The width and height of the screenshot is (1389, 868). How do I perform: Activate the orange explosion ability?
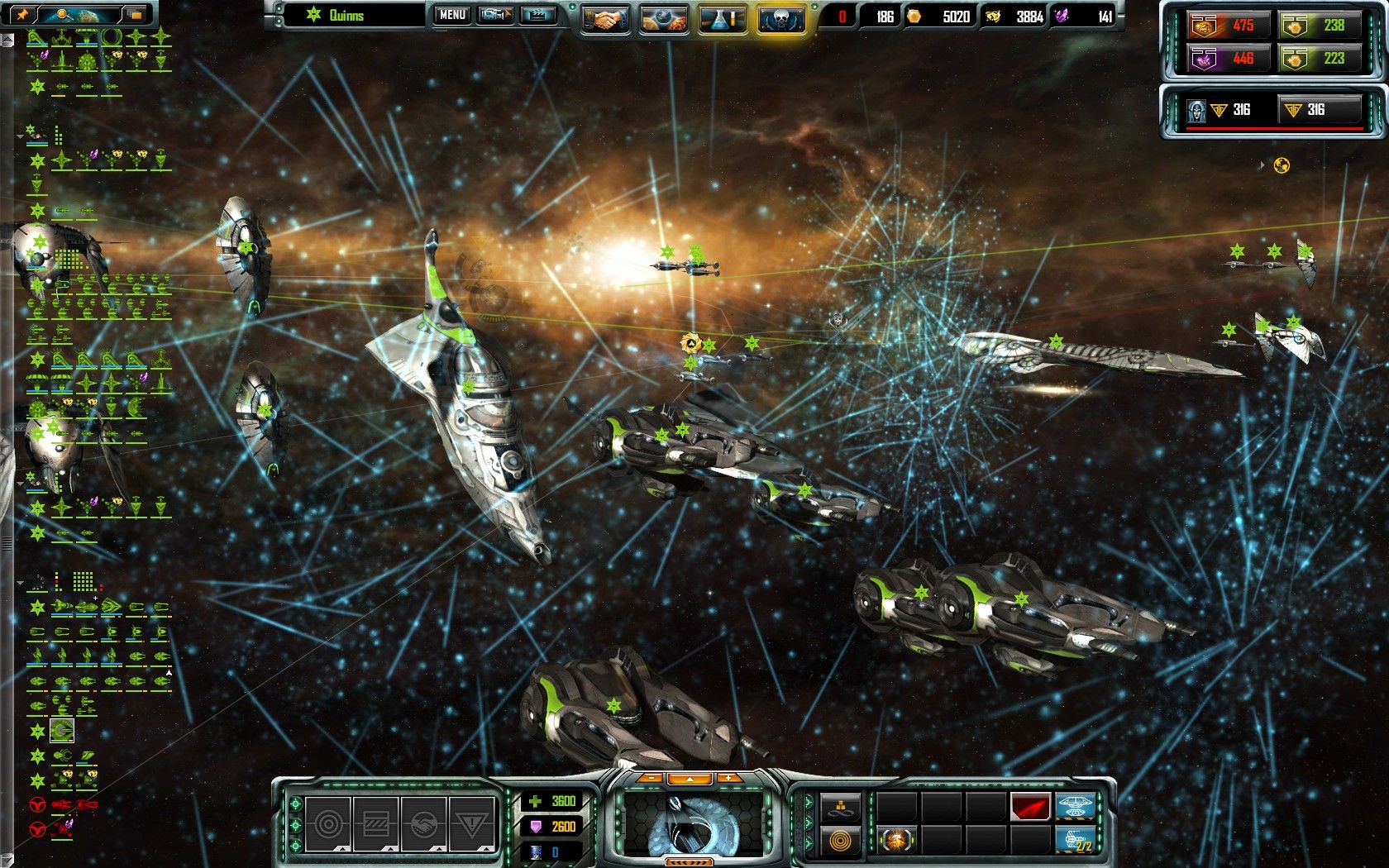pyautogui.click(x=895, y=841)
